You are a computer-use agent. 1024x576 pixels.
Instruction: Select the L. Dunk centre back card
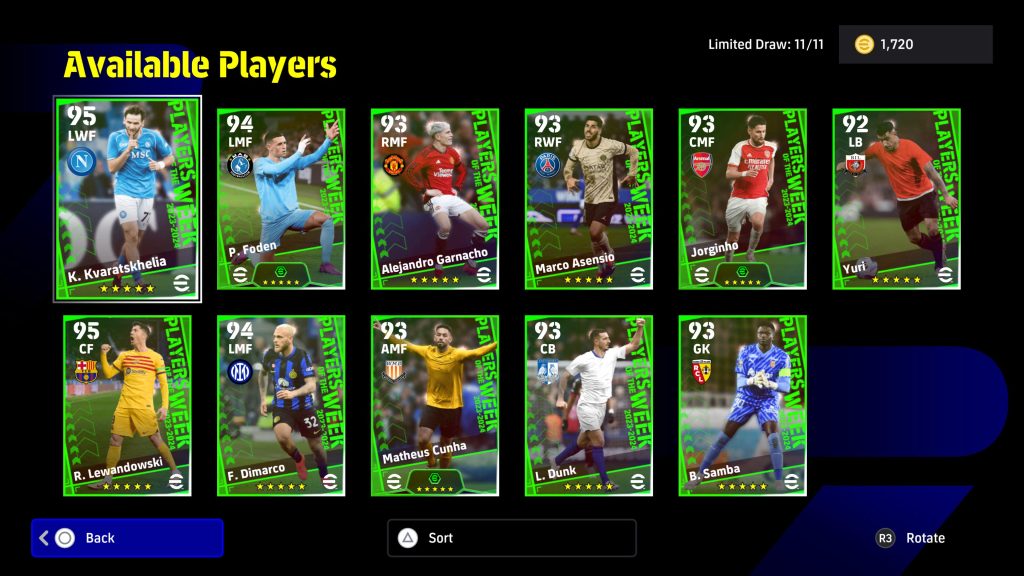pos(589,405)
